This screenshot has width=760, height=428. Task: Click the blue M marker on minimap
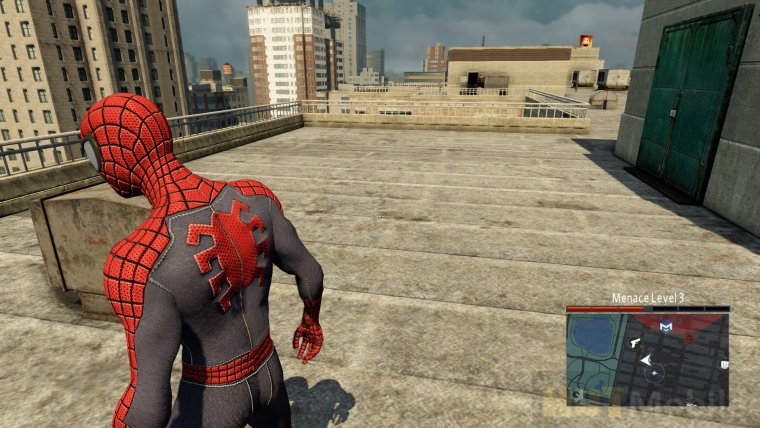[666, 327]
